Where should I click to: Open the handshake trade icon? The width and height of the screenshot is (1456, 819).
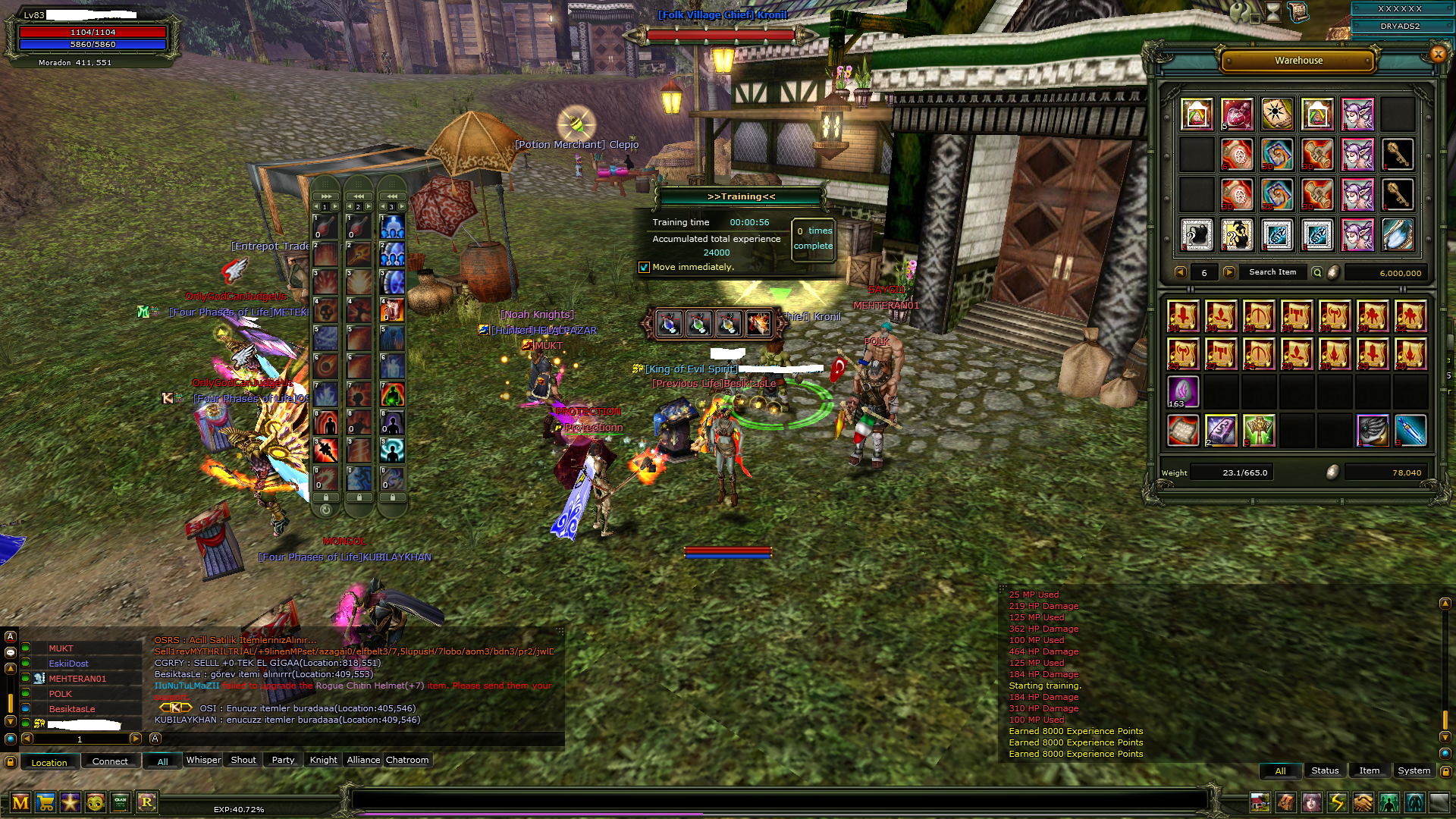(1363, 802)
